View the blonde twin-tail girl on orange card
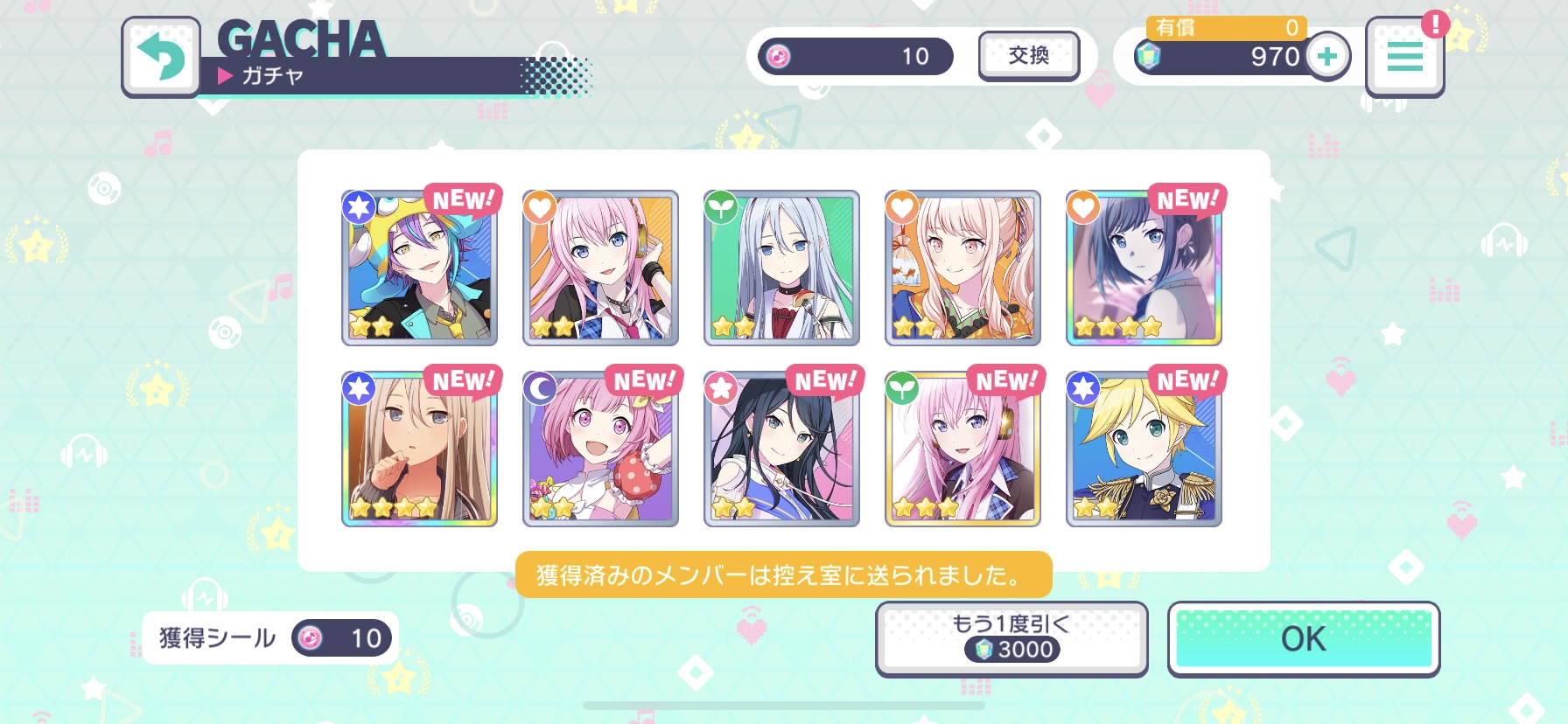The width and height of the screenshot is (1568, 724). (962, 268)
